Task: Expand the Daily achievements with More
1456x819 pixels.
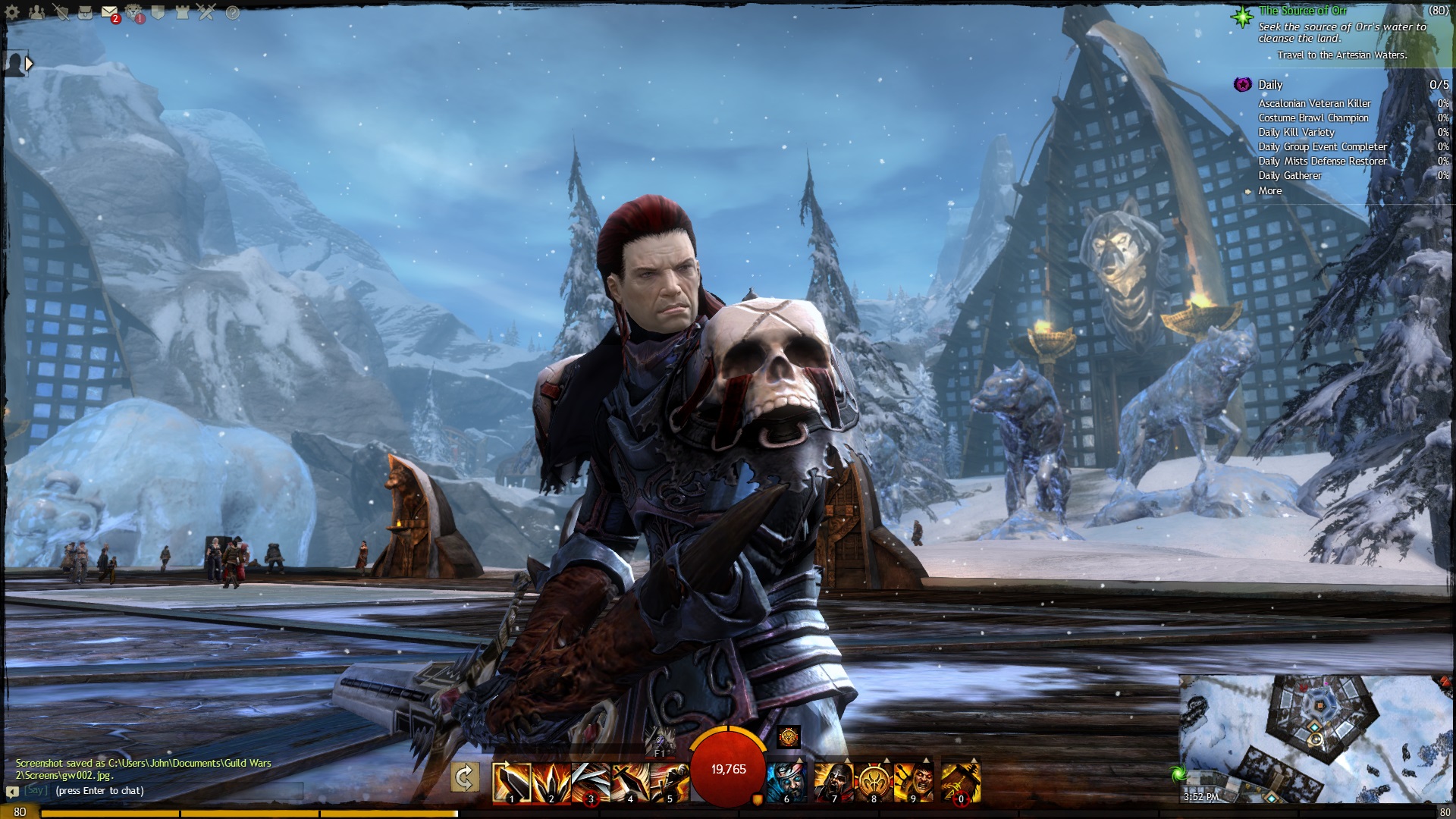Action: coord(1269,191)
